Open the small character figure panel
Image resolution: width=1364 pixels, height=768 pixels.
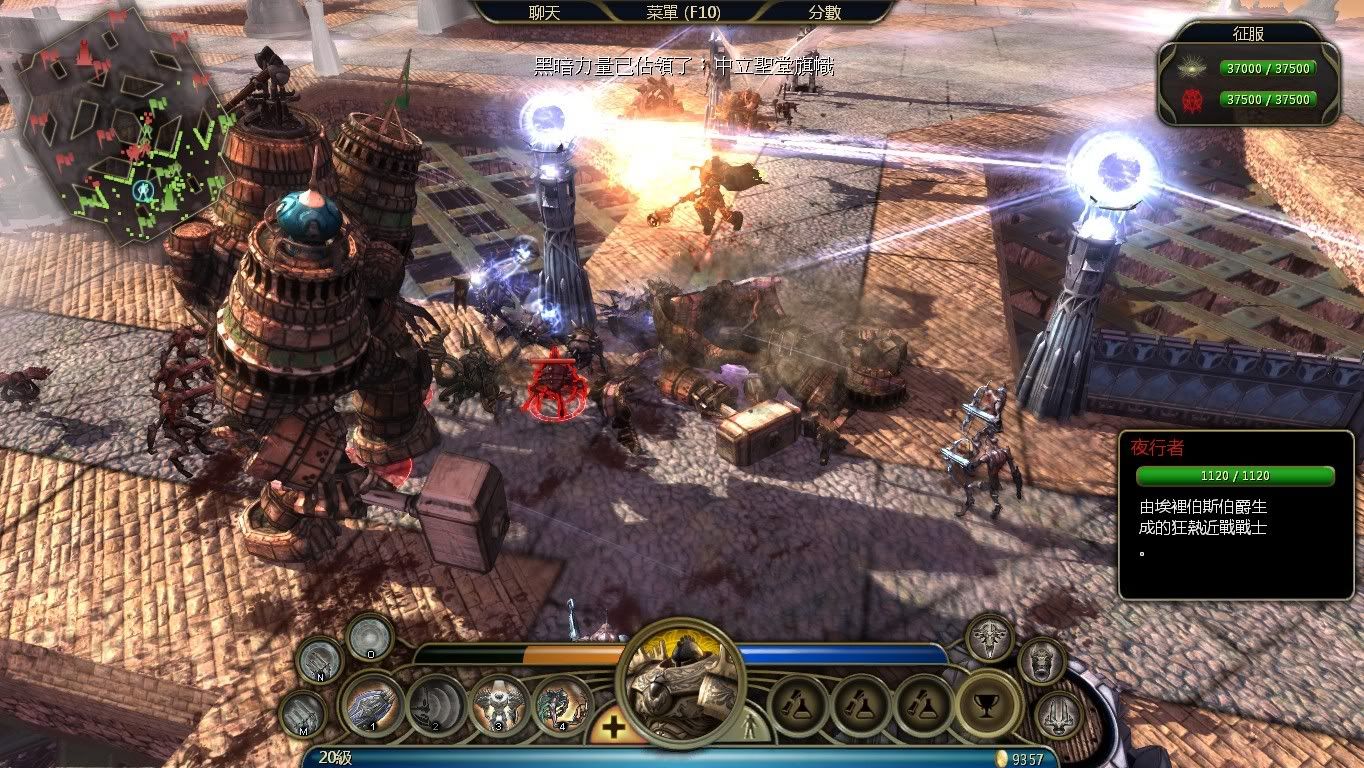pos(749,727)
